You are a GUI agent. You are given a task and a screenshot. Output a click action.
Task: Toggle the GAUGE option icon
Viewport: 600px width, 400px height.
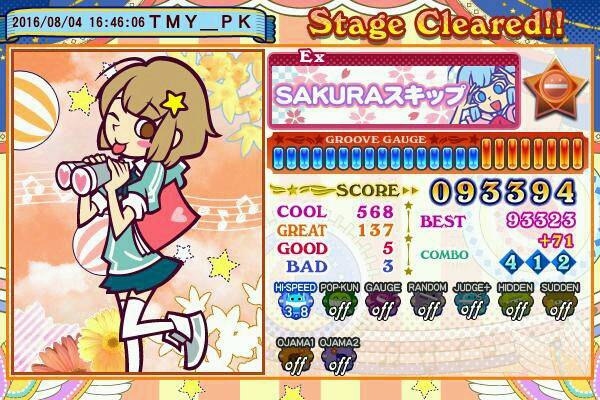tap(382, 303)
